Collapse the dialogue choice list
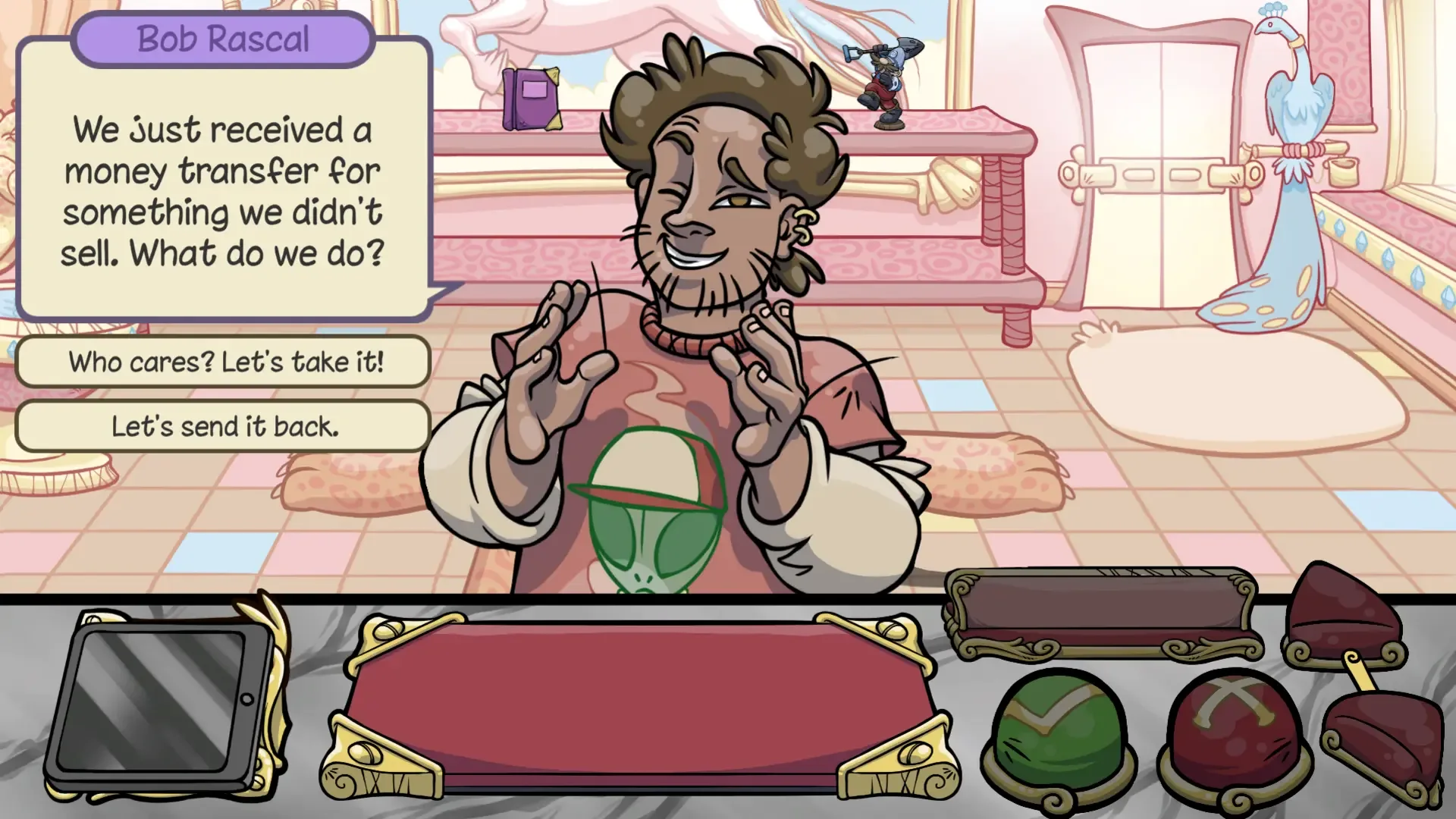 pyautogui.click(x=222, y=394)
